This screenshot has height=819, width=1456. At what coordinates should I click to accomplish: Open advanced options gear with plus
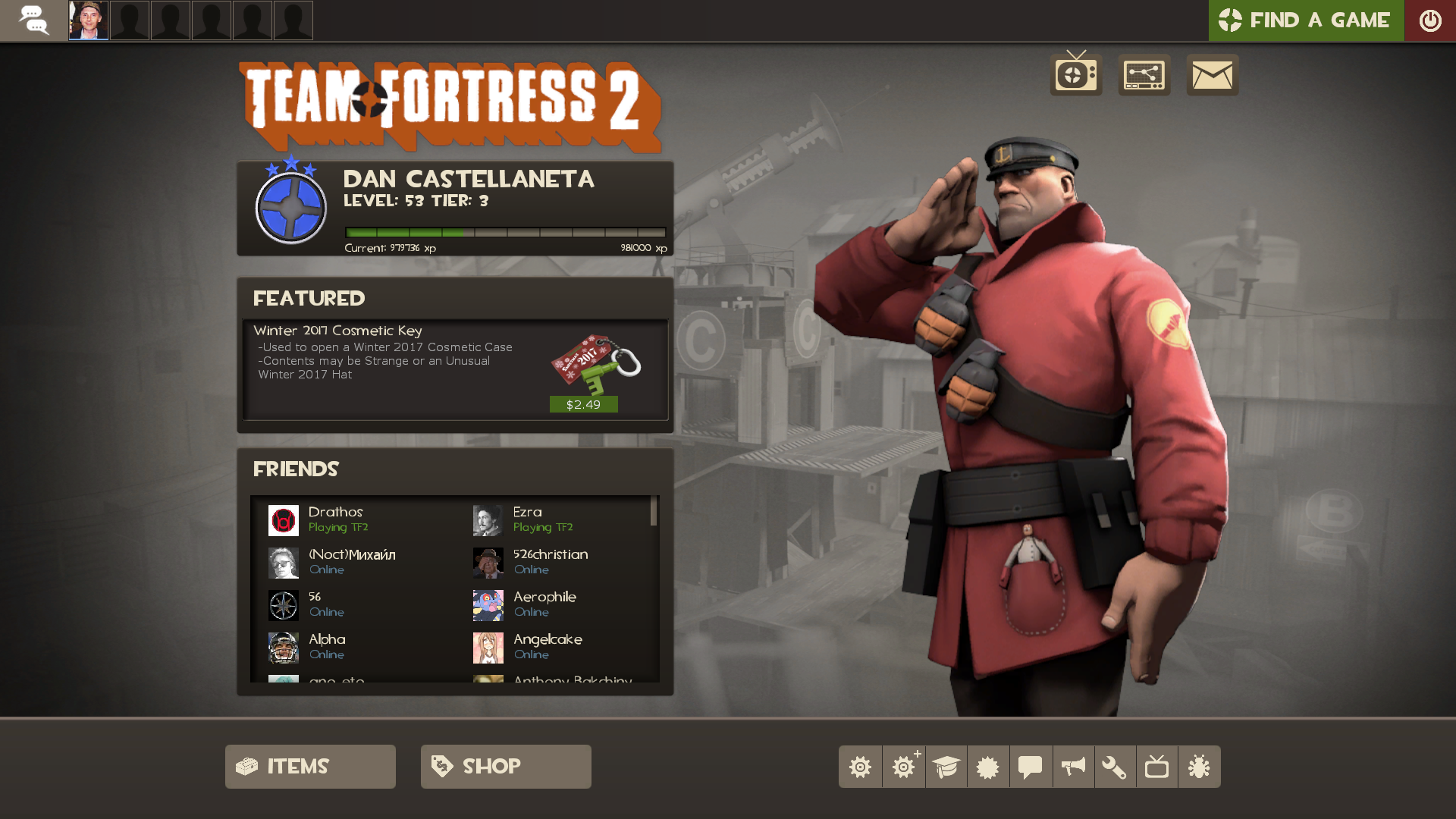click(x=903, y=767)
